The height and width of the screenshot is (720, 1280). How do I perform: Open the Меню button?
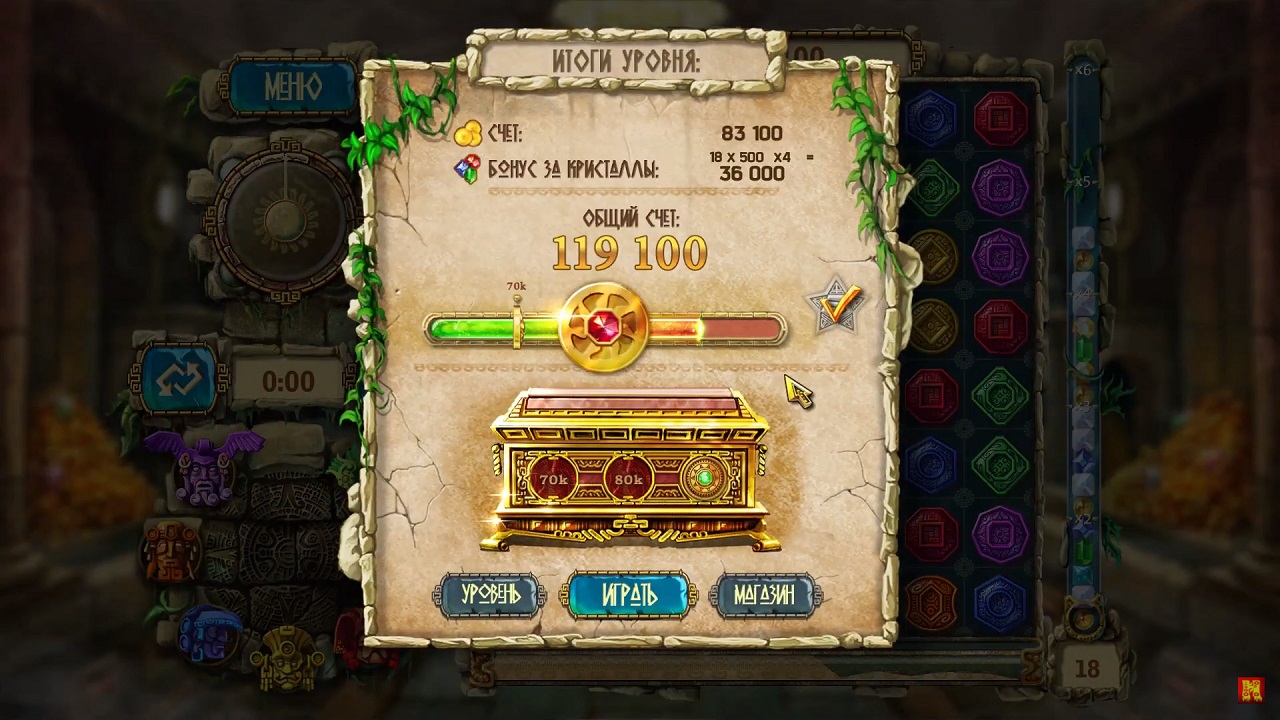[x=293, y=87]
